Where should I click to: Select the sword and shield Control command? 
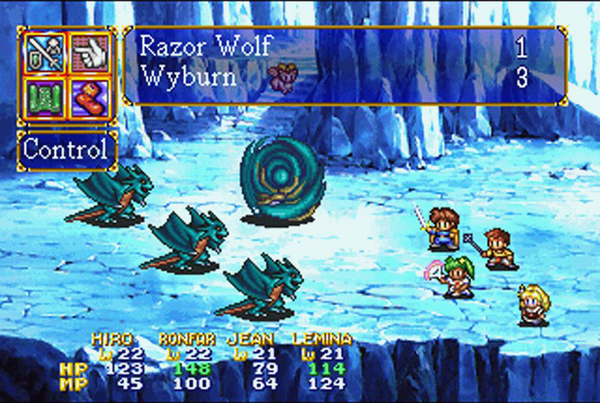[x=41, y=52]
